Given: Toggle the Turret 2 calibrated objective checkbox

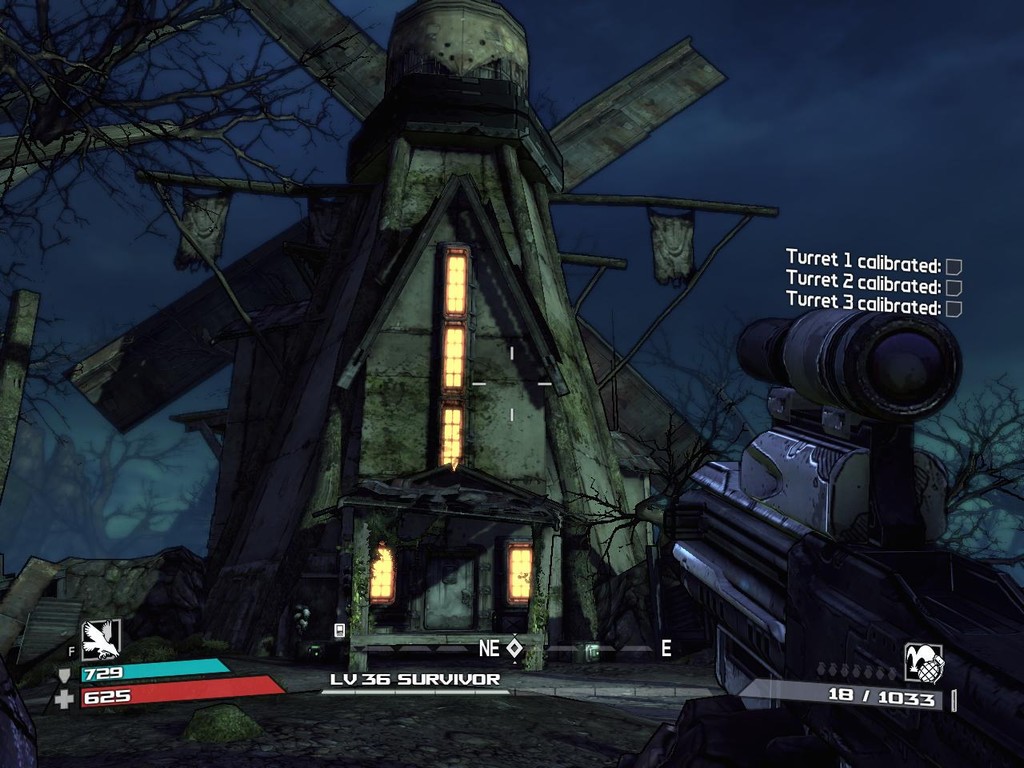Looking at the screenshot, I should [954, 287].
